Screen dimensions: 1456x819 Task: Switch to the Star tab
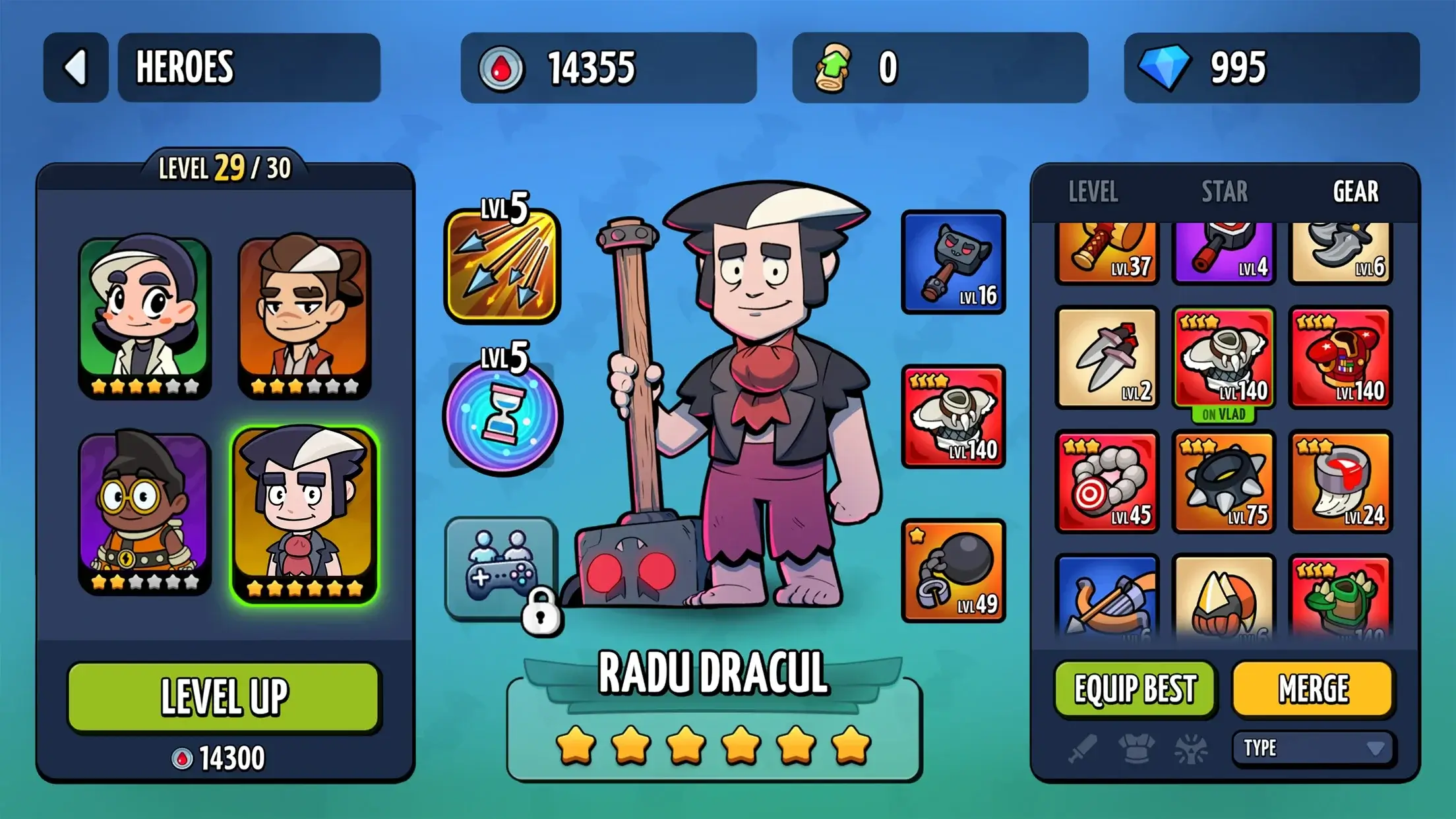[x=1224, y=192]
